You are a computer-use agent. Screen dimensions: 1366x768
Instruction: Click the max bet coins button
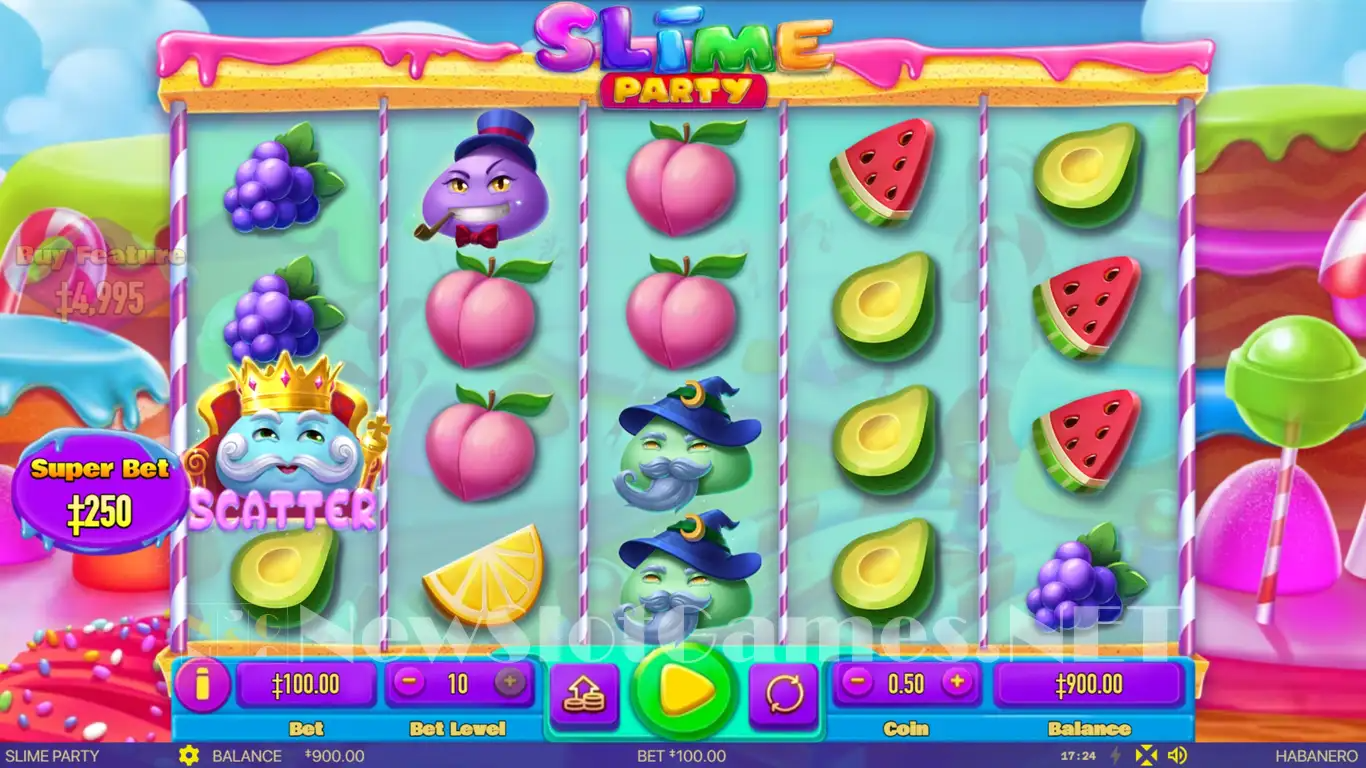click(x=585, y=693)
